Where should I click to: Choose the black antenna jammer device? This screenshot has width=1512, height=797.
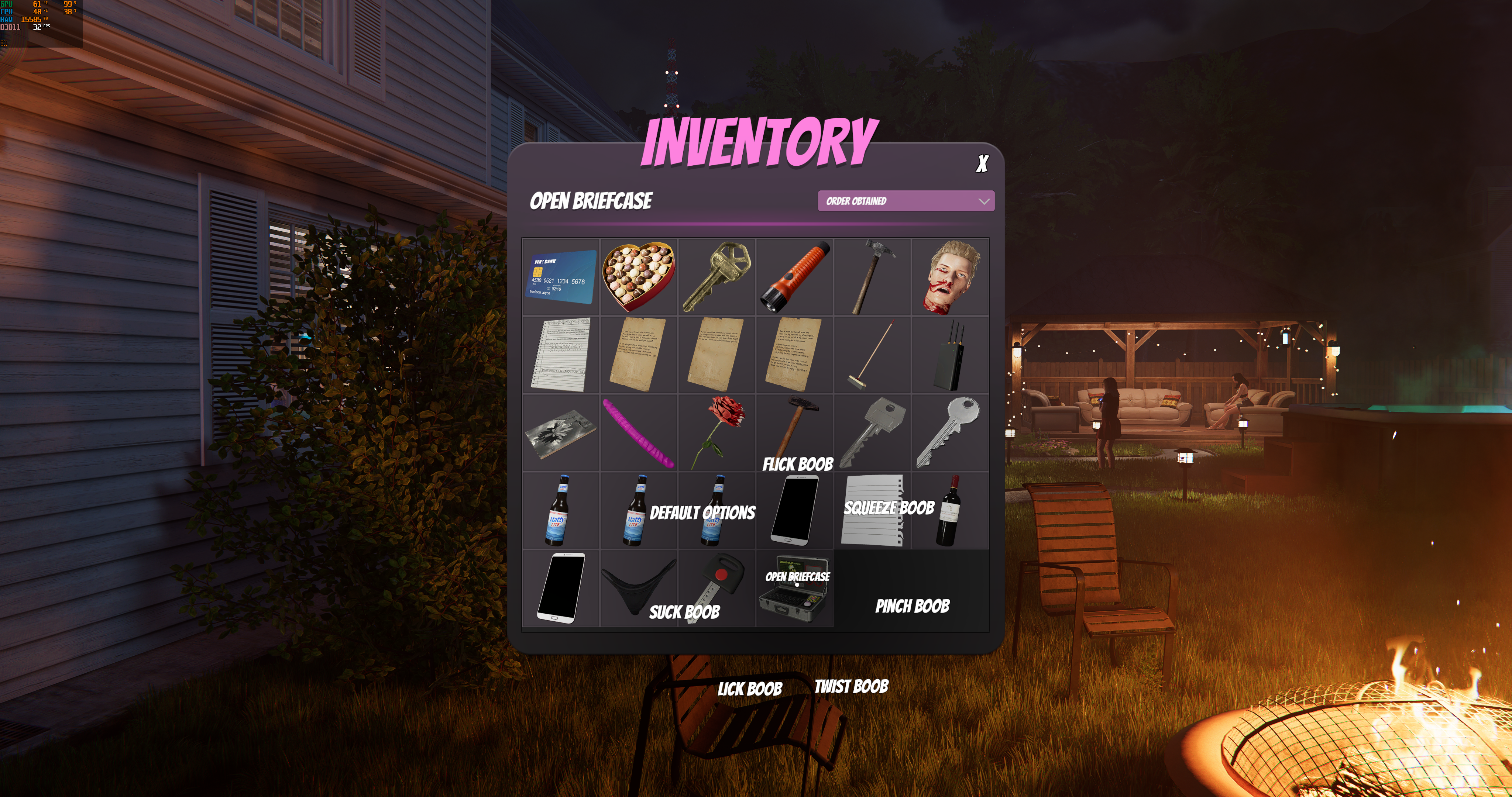[x=950, y=355]
